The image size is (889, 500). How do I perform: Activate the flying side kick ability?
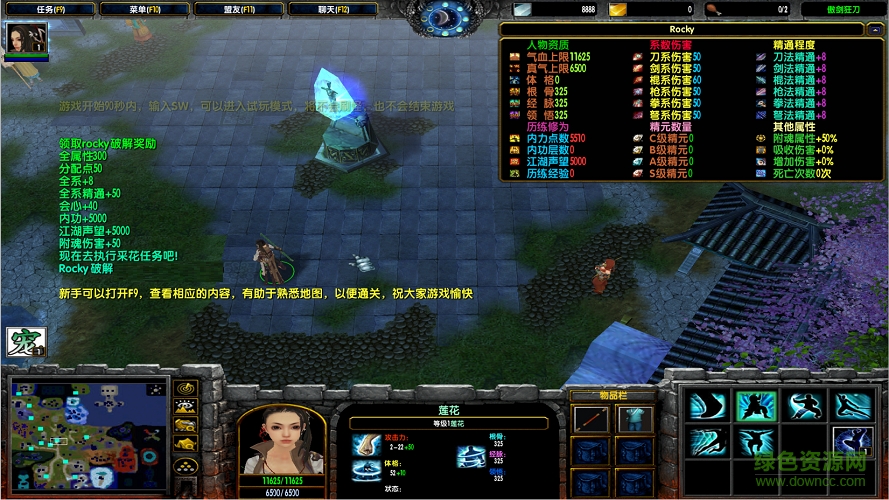(x=851, y=406)
